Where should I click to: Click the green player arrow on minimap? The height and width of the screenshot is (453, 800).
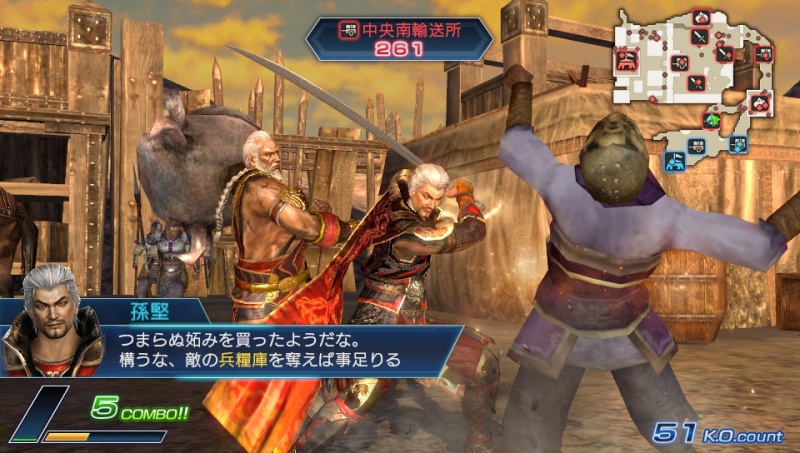[x=712, y=119]
